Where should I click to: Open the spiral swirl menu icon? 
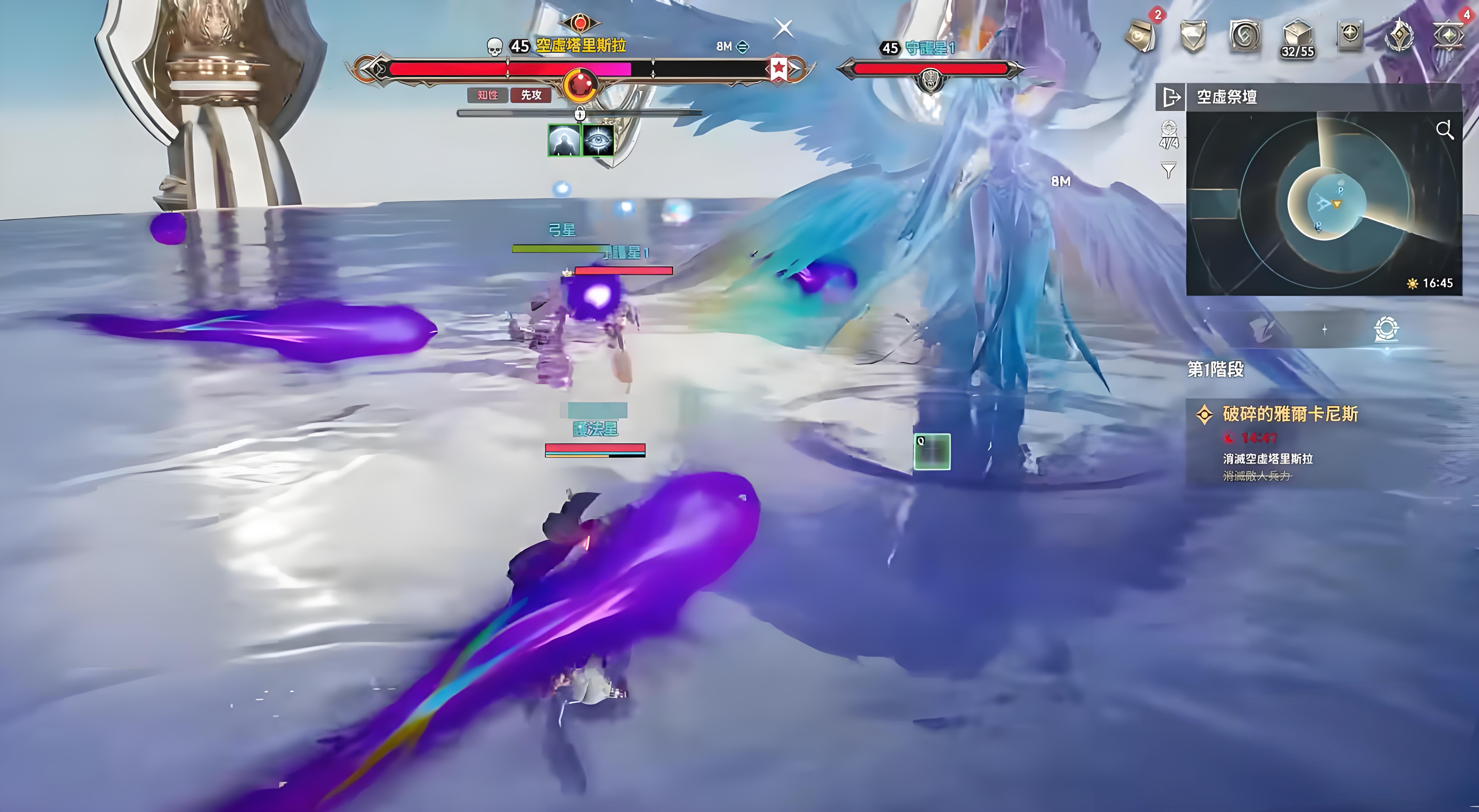[x=1245, y=36]
